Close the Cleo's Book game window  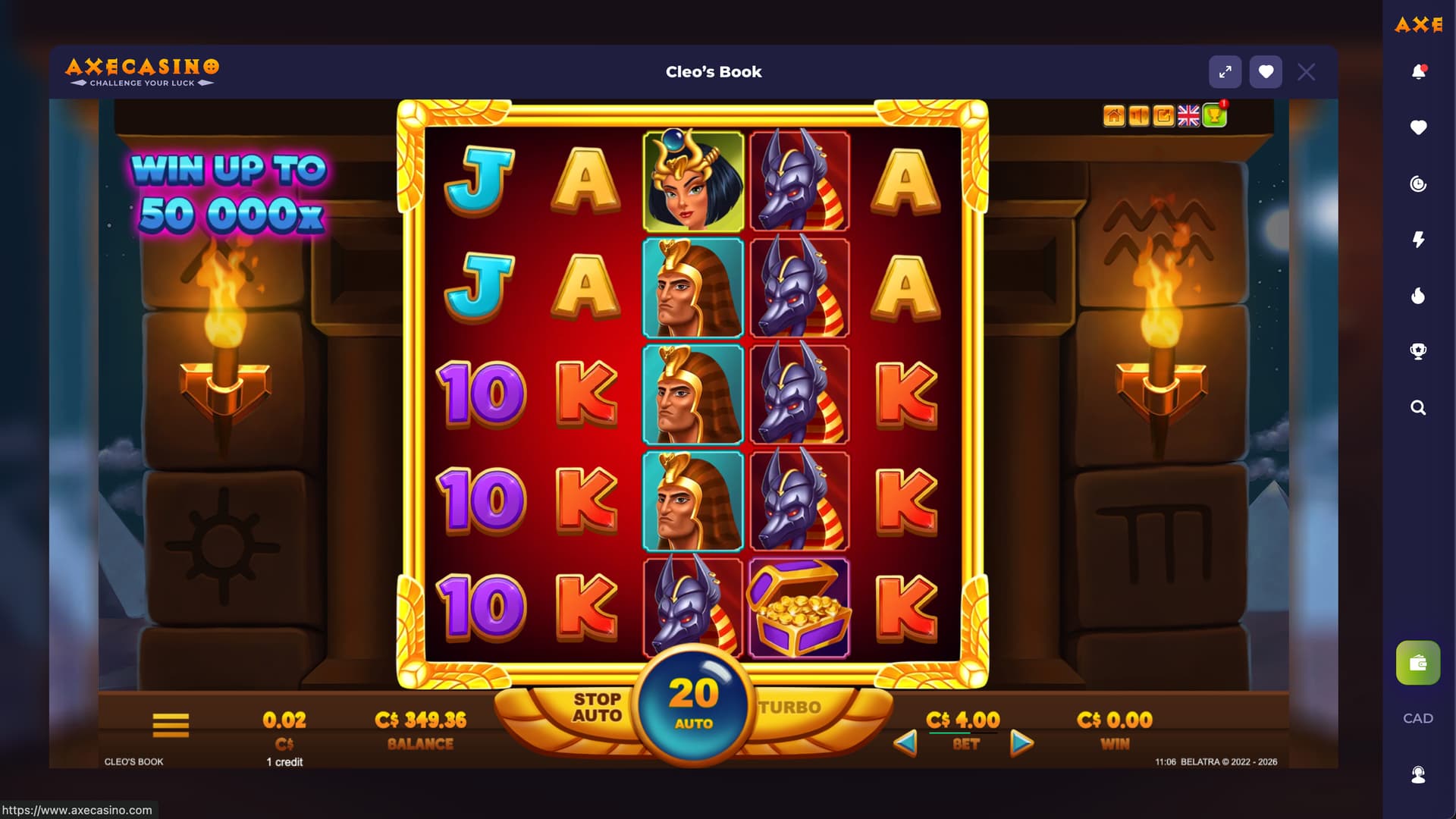click(1306, 72)
